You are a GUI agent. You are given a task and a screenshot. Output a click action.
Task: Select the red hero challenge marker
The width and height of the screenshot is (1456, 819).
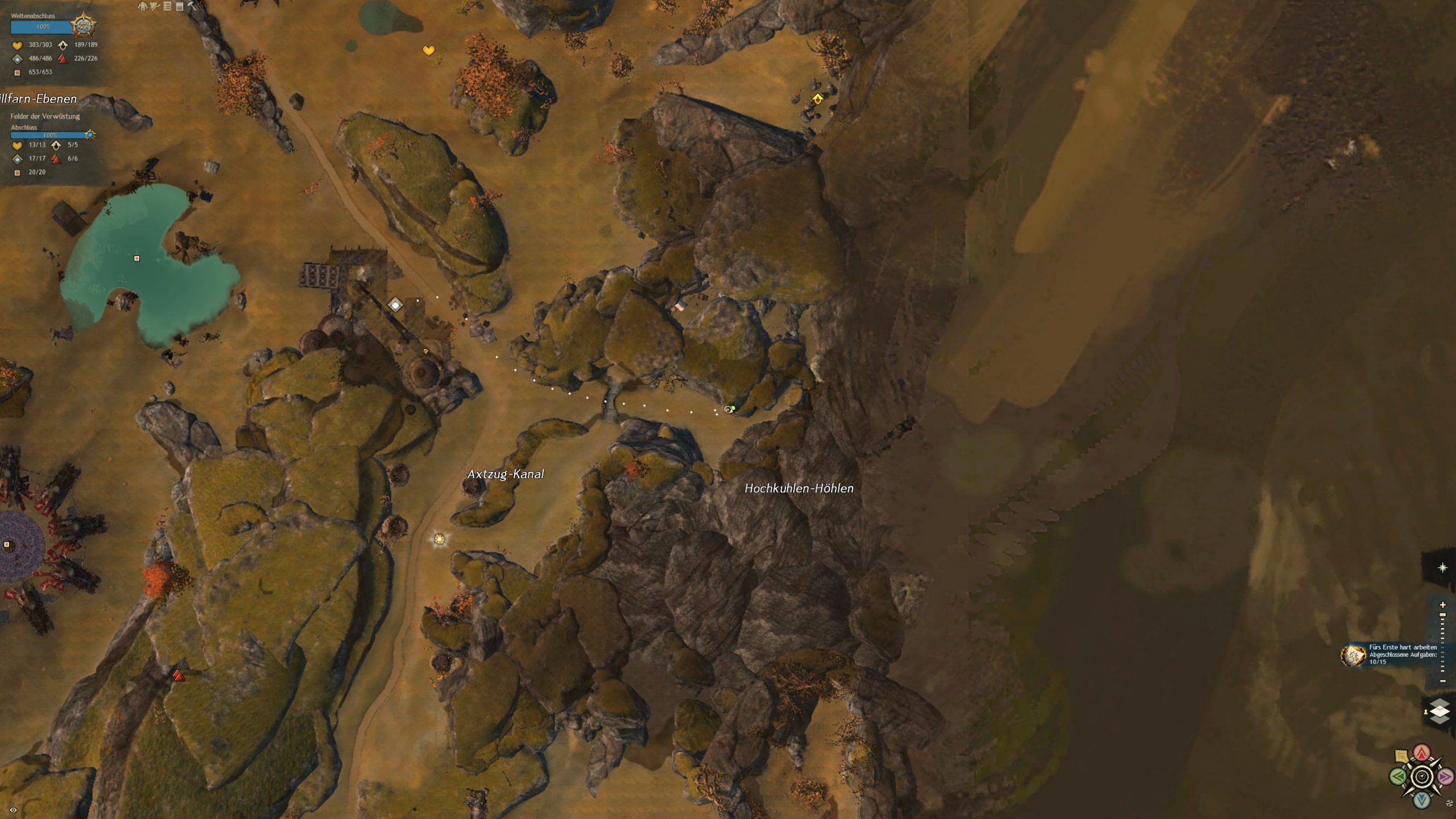click(x=179, y=676)
